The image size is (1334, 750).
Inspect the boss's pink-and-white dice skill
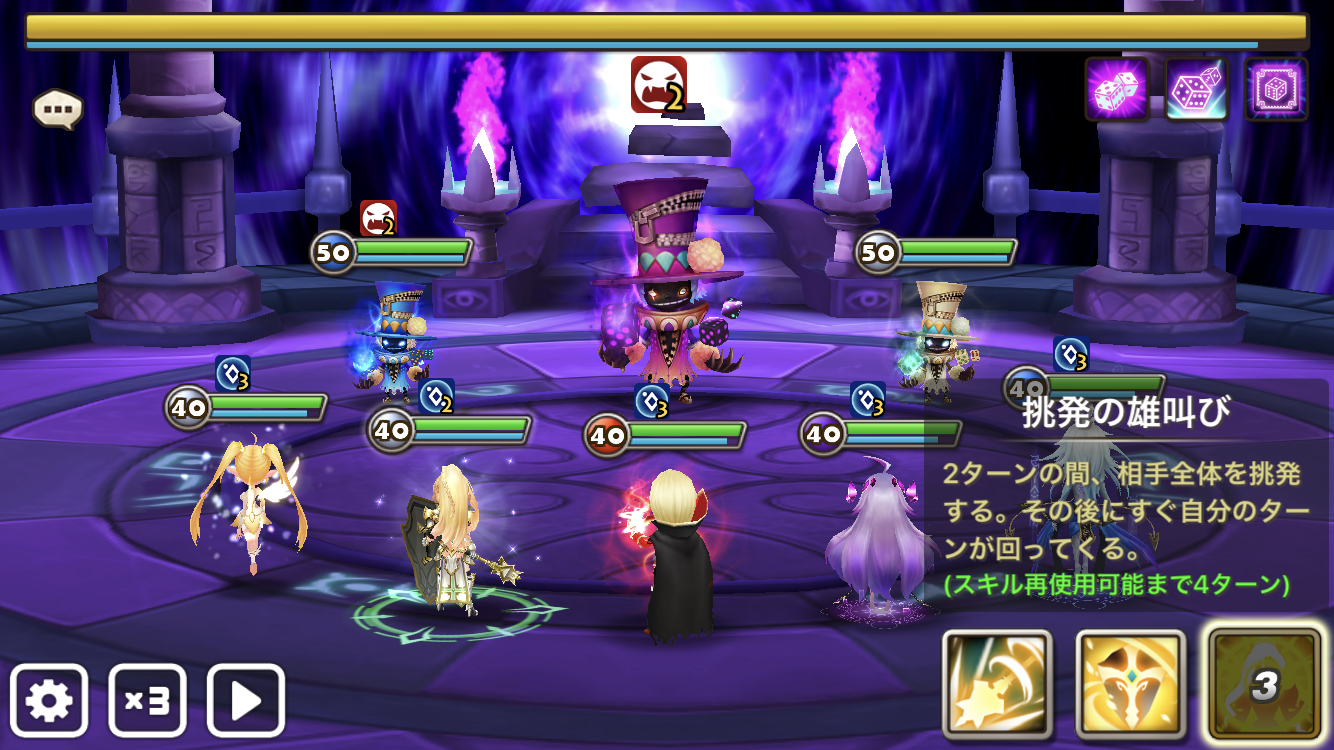[1197, 89]
